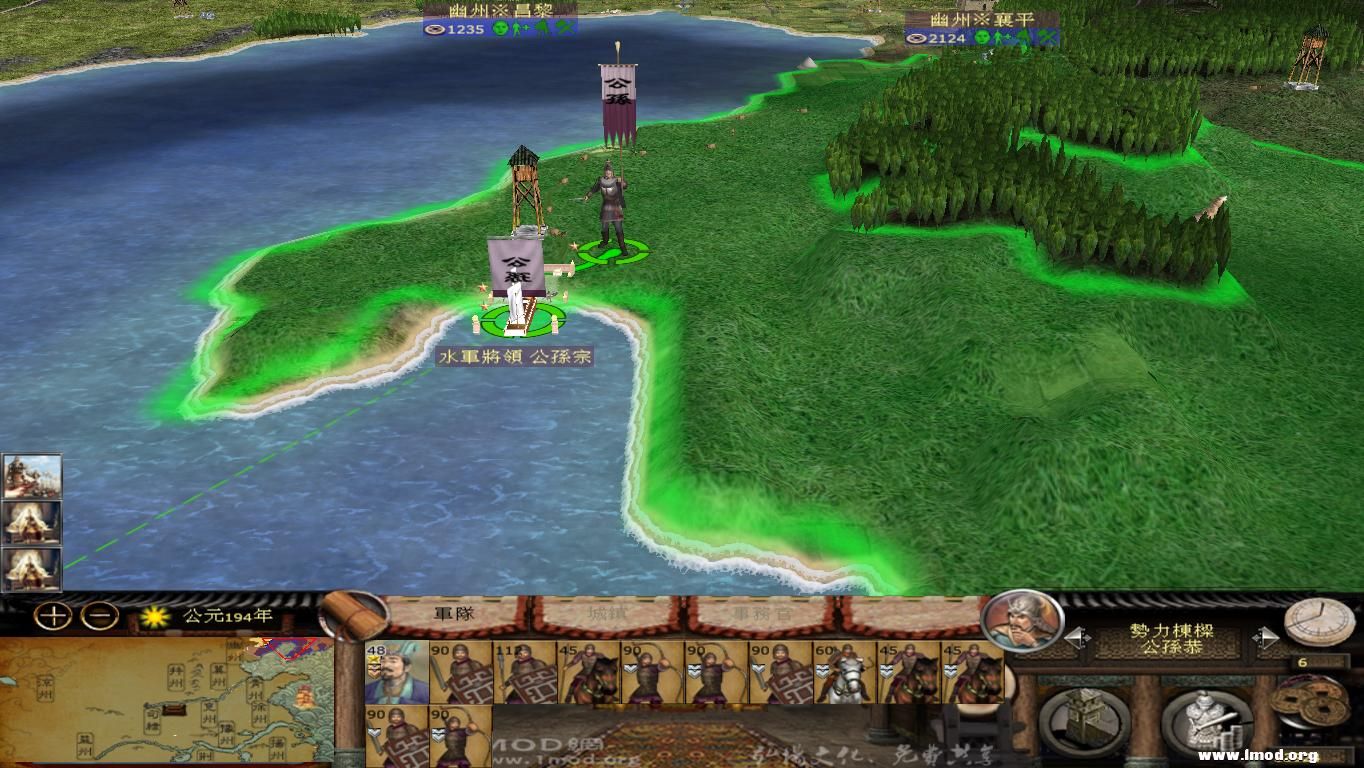Click the faction leader portrait above 勢力棟樑 panel
This screenshot has height=768, width=1364.
click(1022, 626)
